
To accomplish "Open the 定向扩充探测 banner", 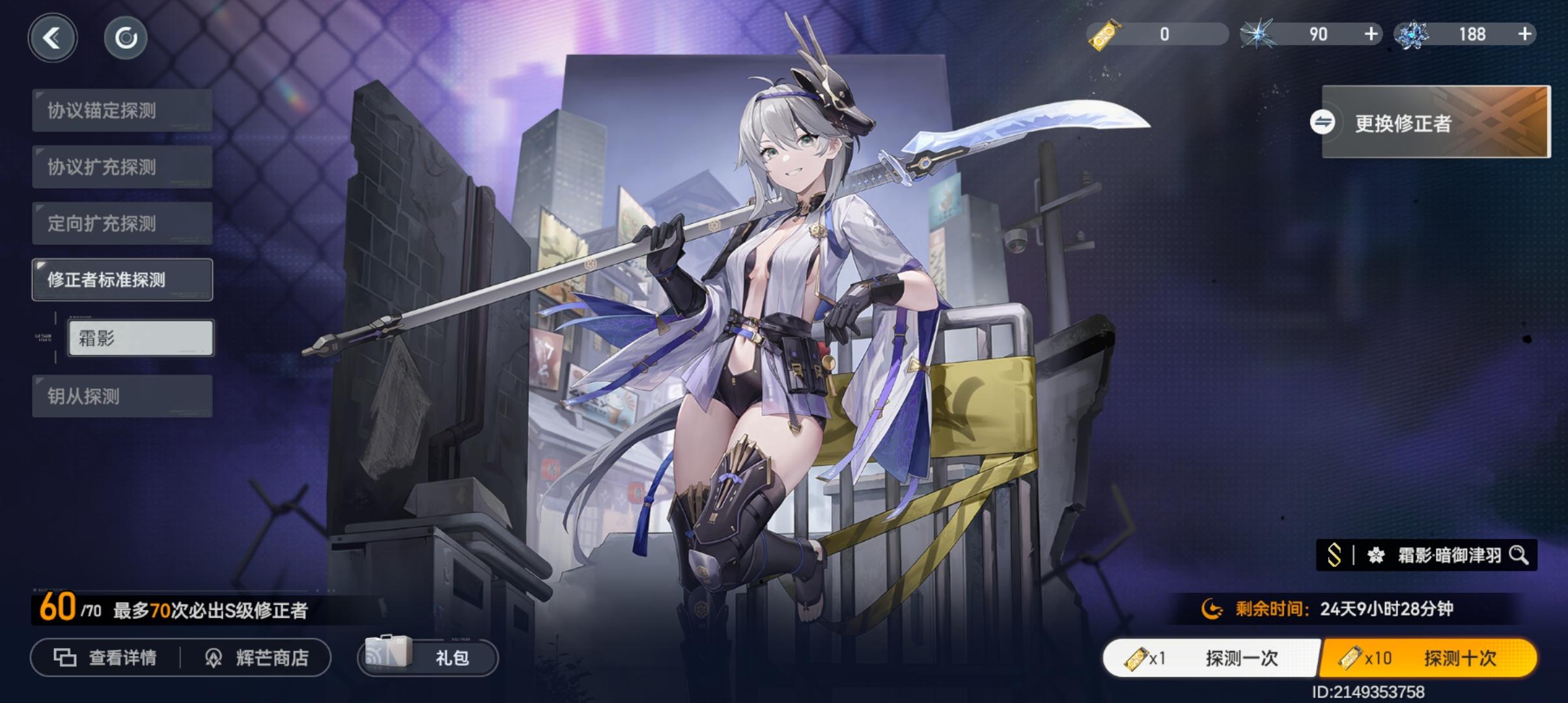I will pyautogui.click(x=122, y=223).
